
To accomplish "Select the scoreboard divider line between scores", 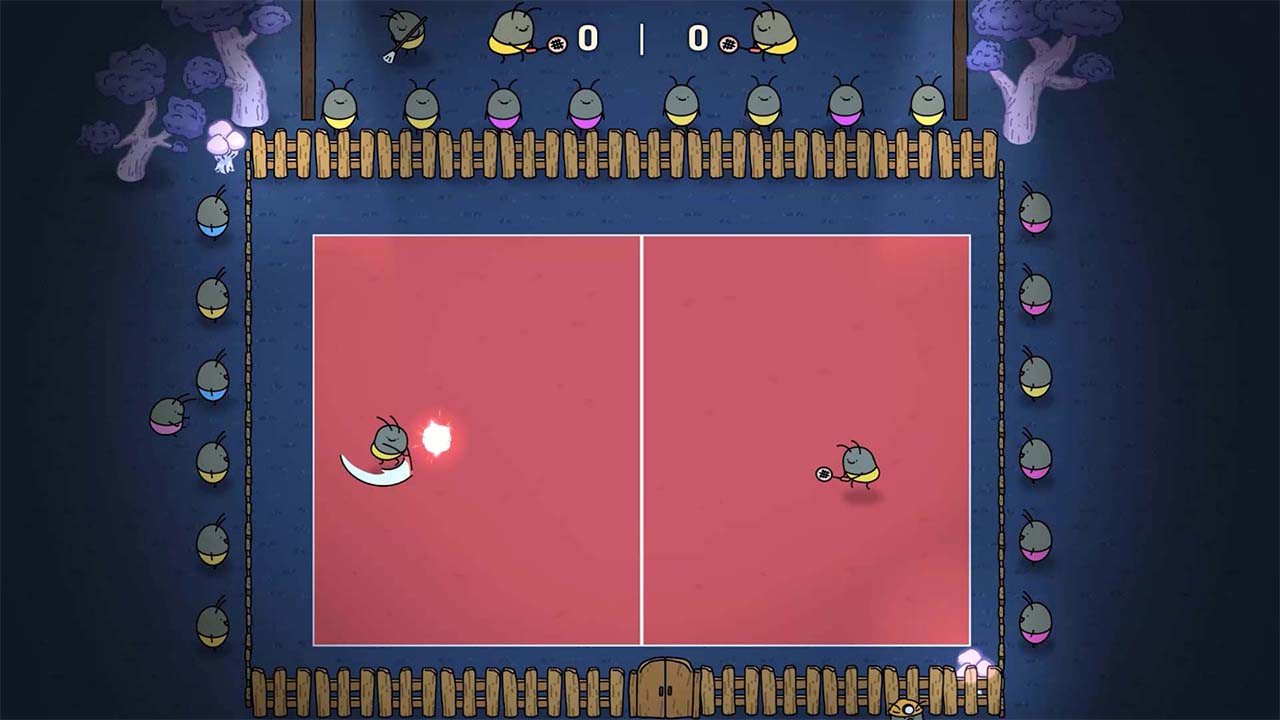I will [644, 41].
